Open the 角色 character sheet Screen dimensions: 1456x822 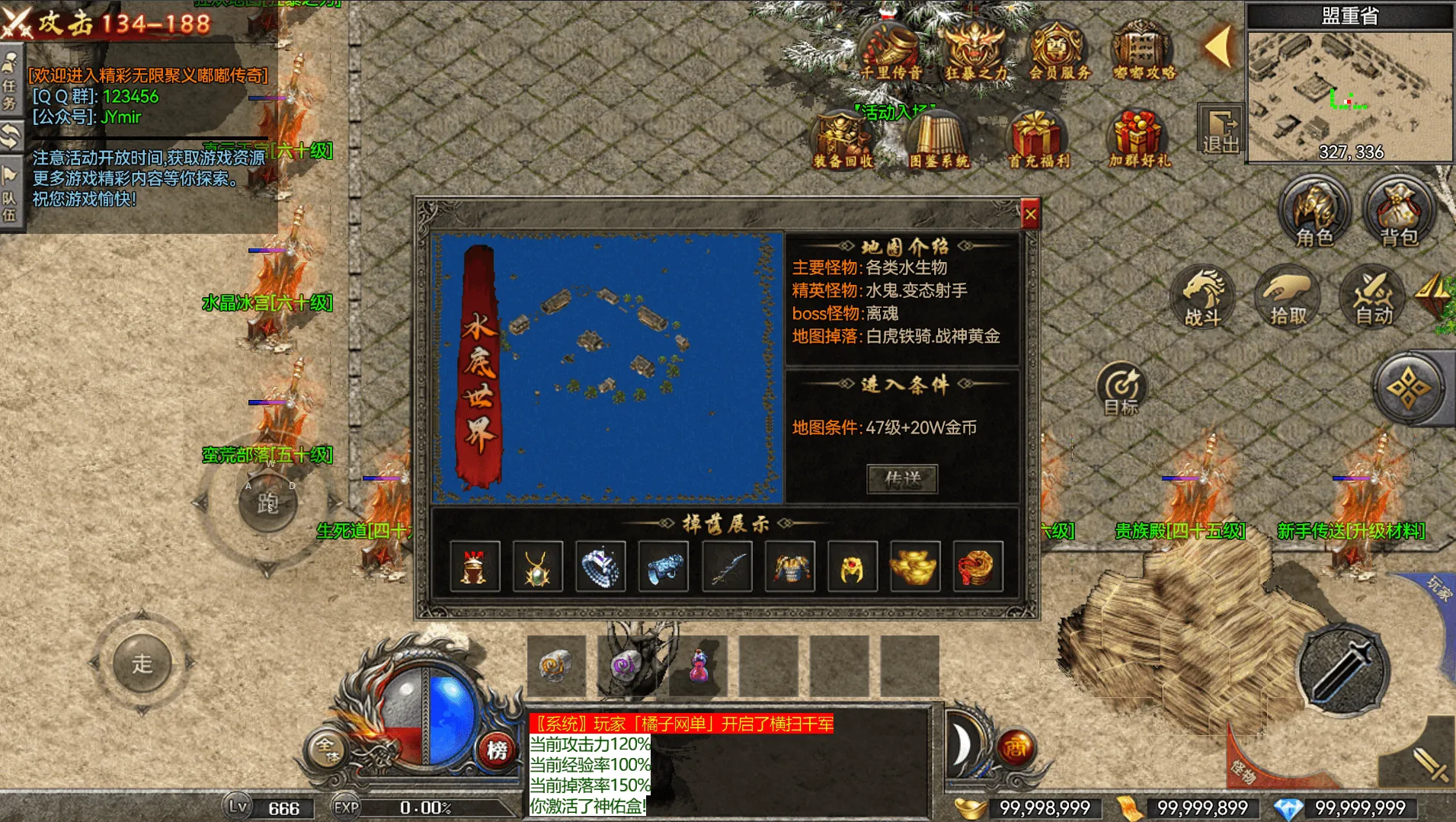coord(1314,212)
